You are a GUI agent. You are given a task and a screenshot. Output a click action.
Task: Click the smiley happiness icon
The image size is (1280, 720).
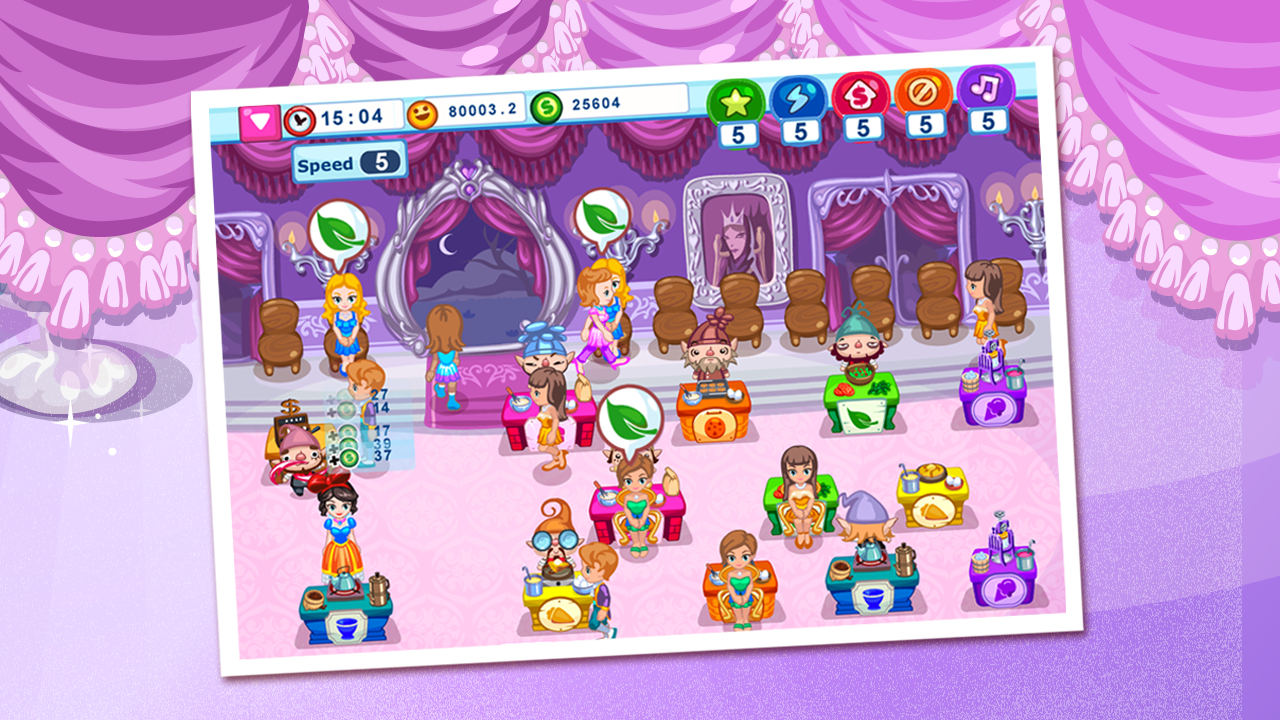coord(424,111)
